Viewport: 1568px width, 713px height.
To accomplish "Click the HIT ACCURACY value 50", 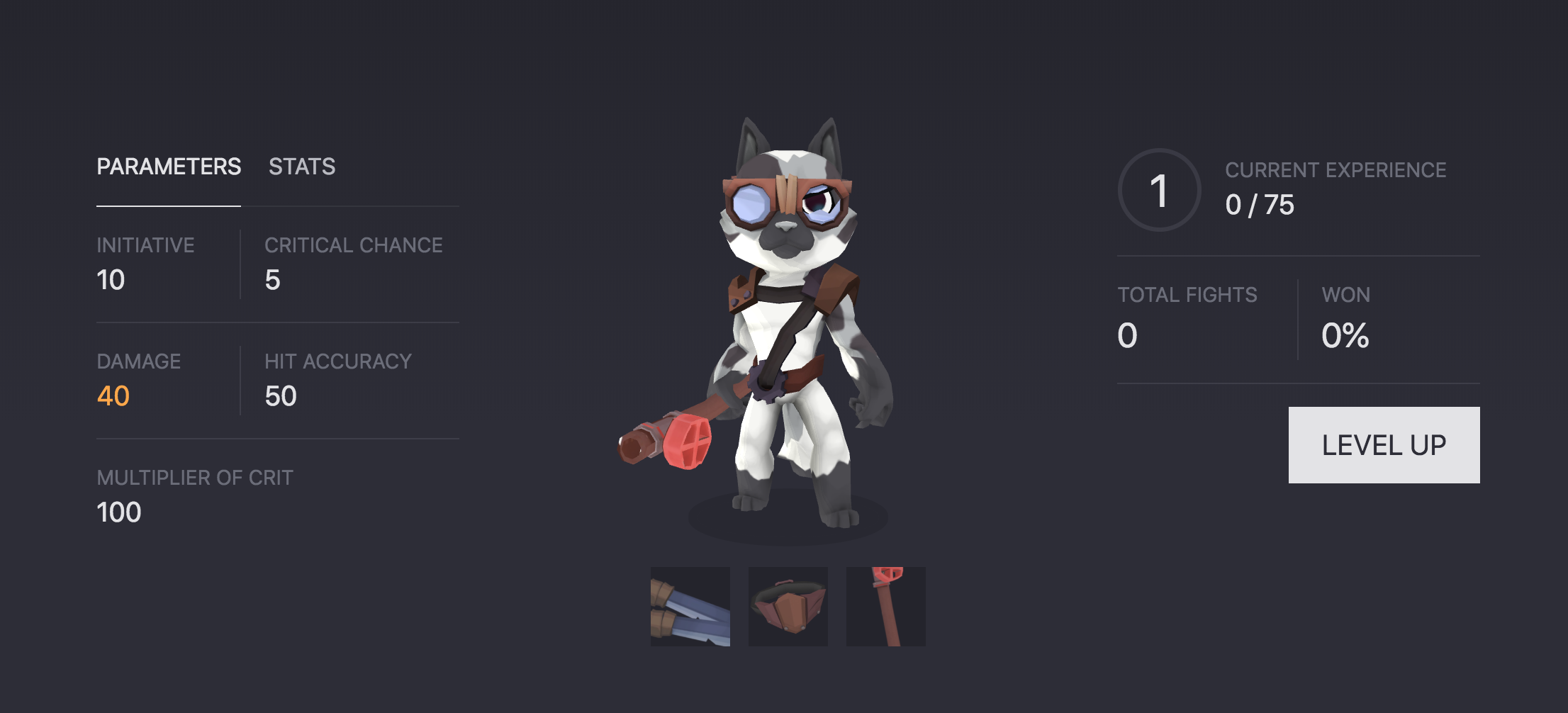I will click(x=281, y=396).
